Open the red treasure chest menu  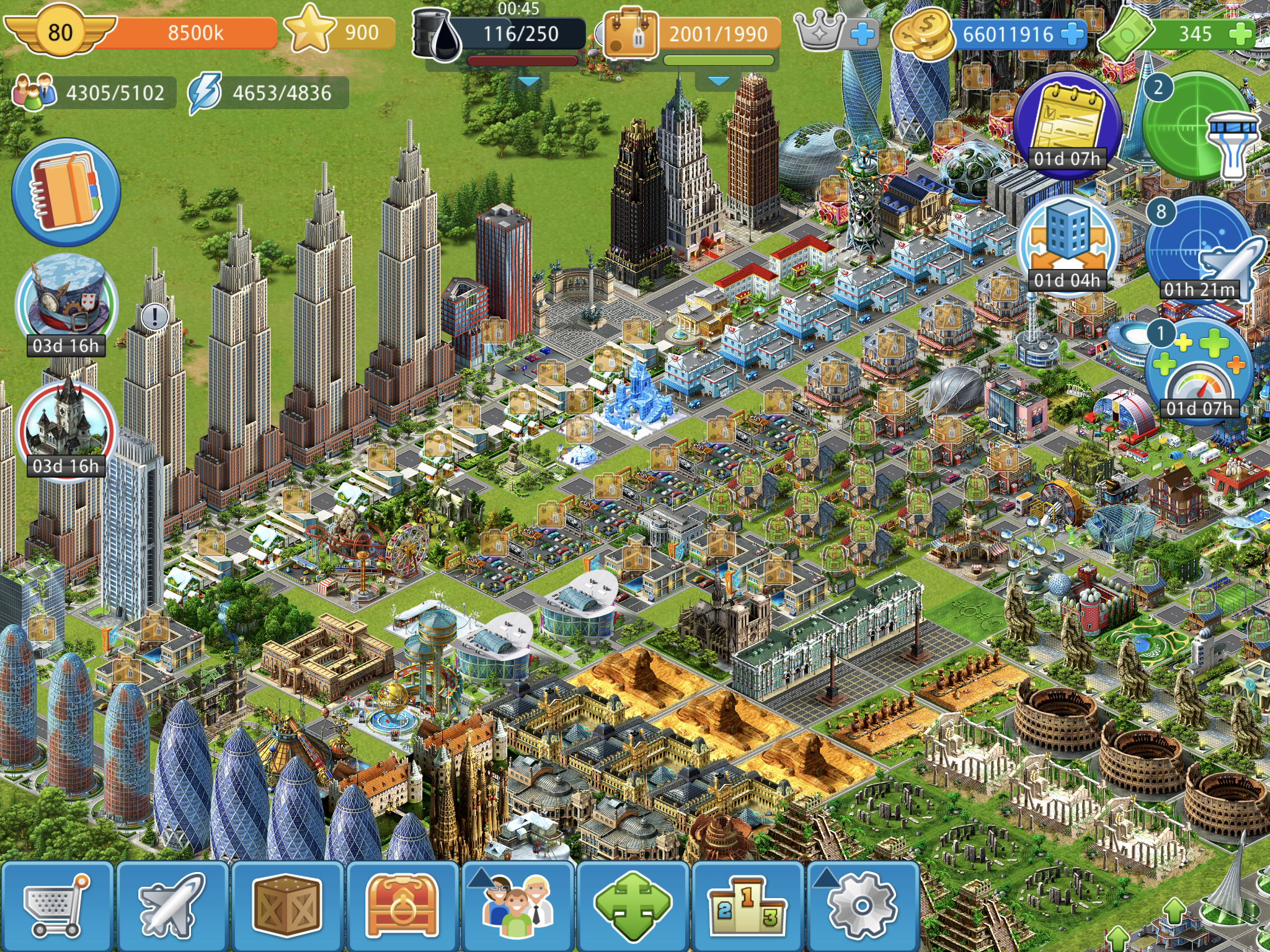click(402, 906)
